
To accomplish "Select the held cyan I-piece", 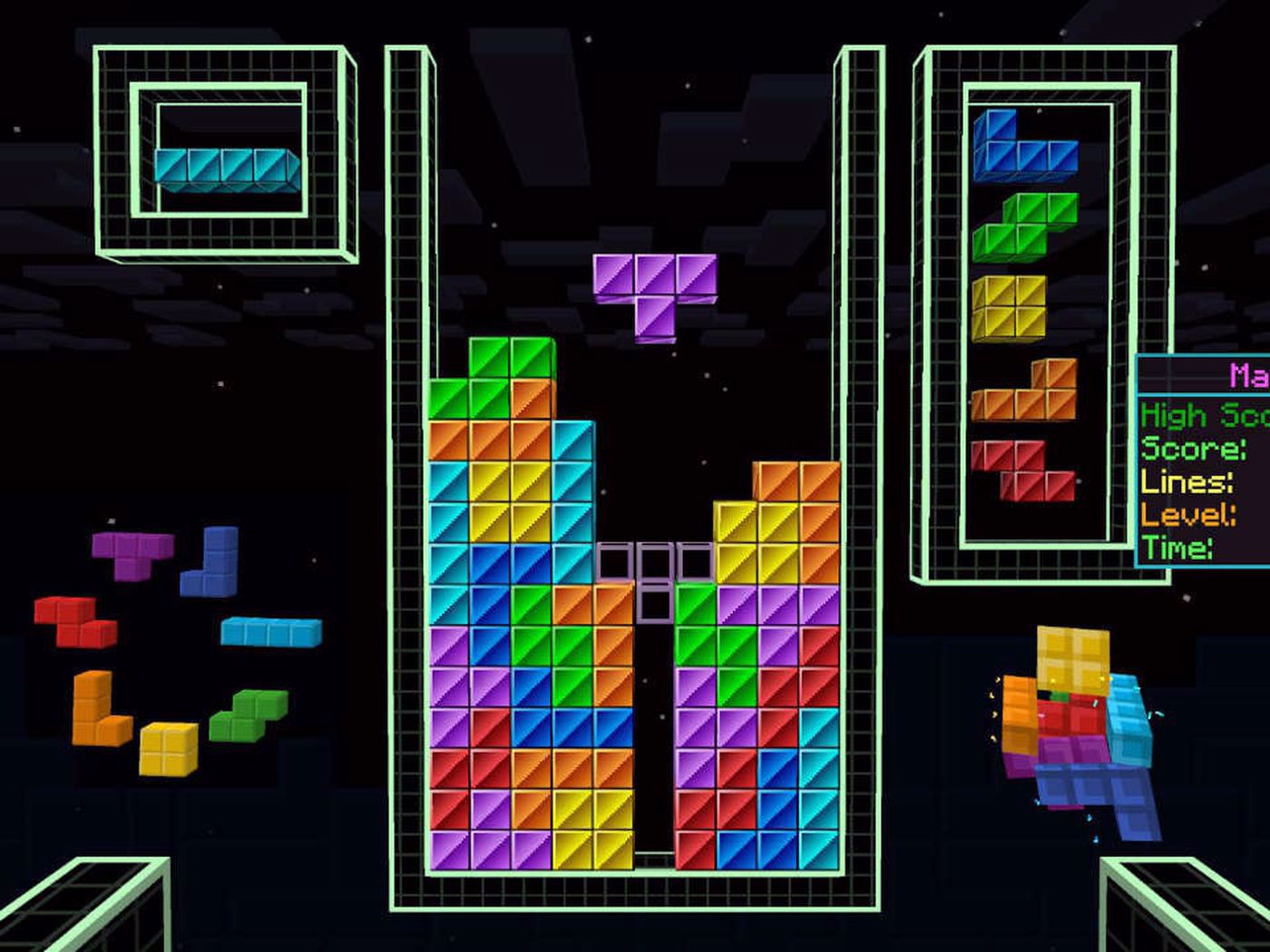I will (226, 168).
